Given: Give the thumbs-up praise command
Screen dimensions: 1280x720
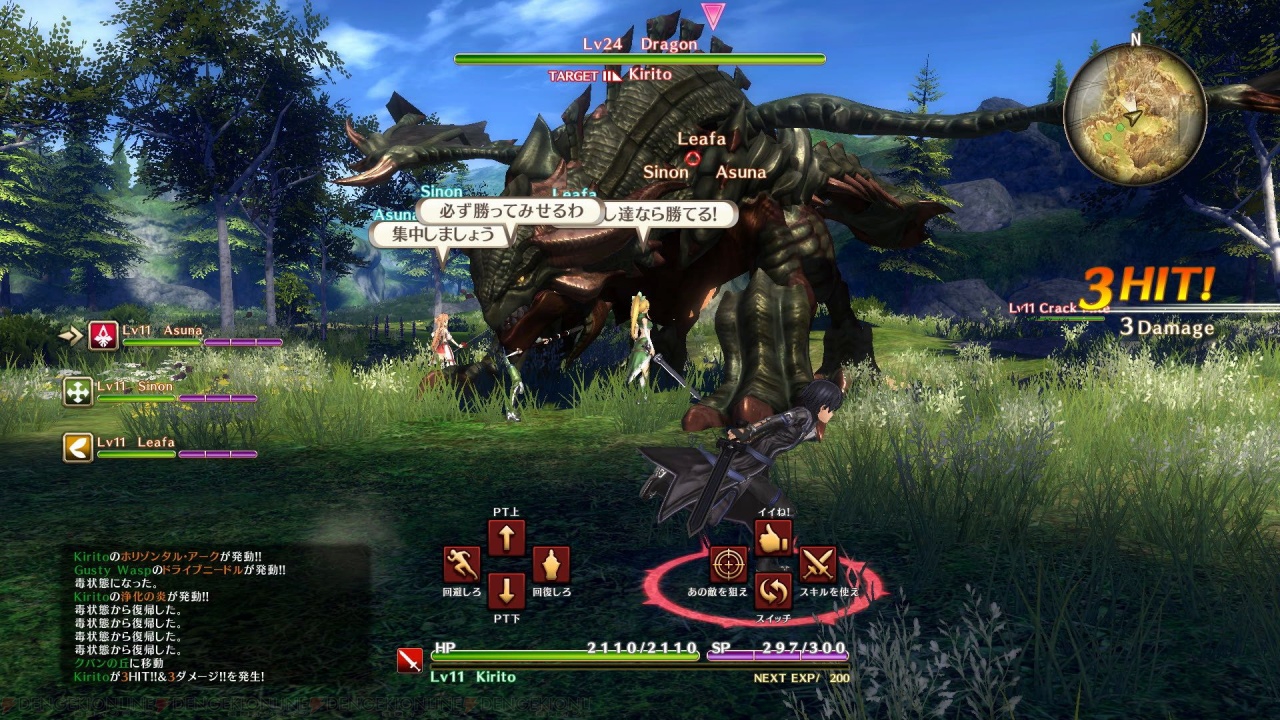Looking at the screenshot, I should (x=773, y=538).
